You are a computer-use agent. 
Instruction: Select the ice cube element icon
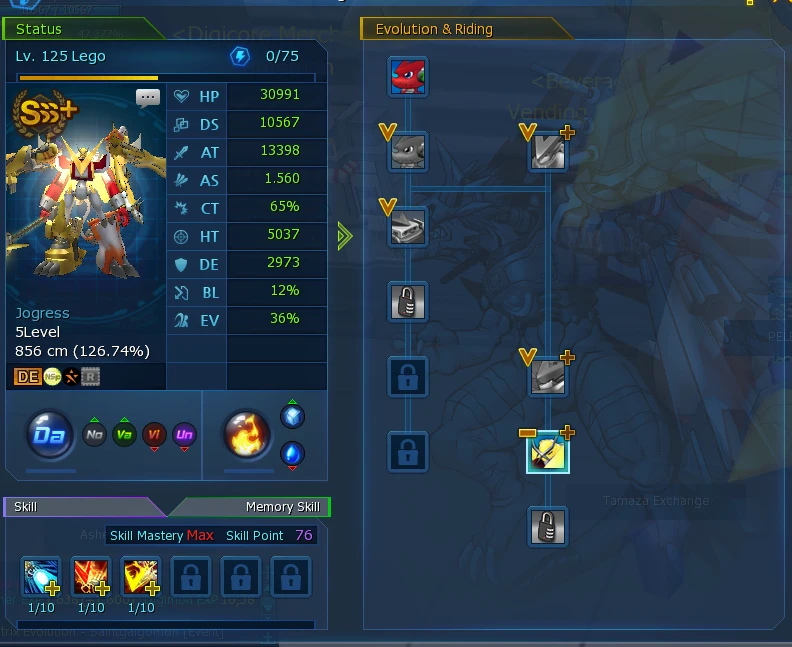(x=292, y=416)
